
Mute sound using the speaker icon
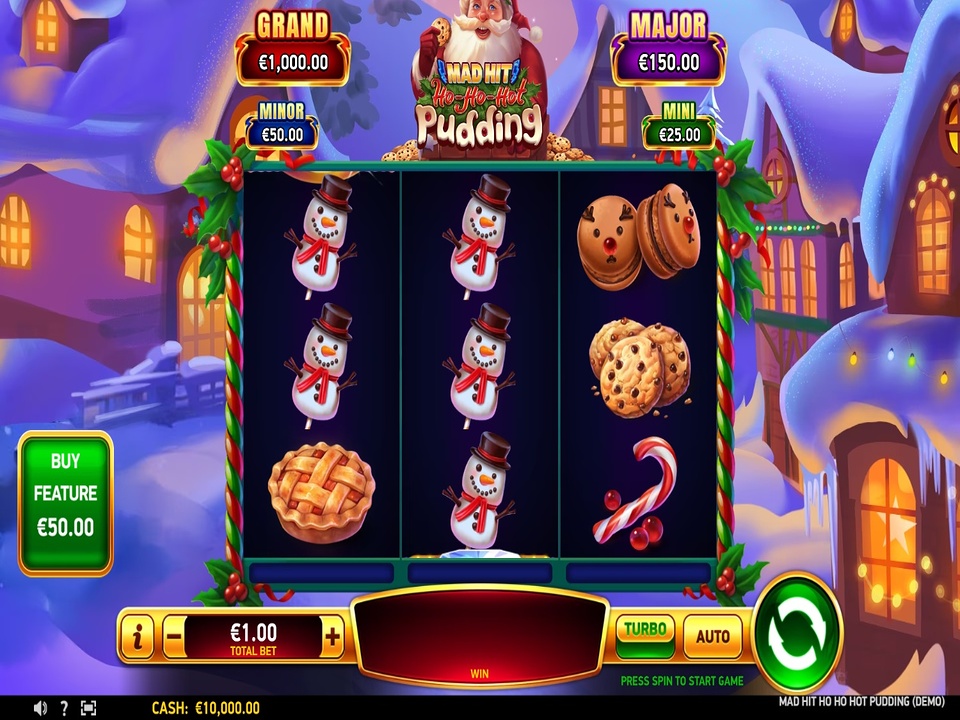[40, 708]
